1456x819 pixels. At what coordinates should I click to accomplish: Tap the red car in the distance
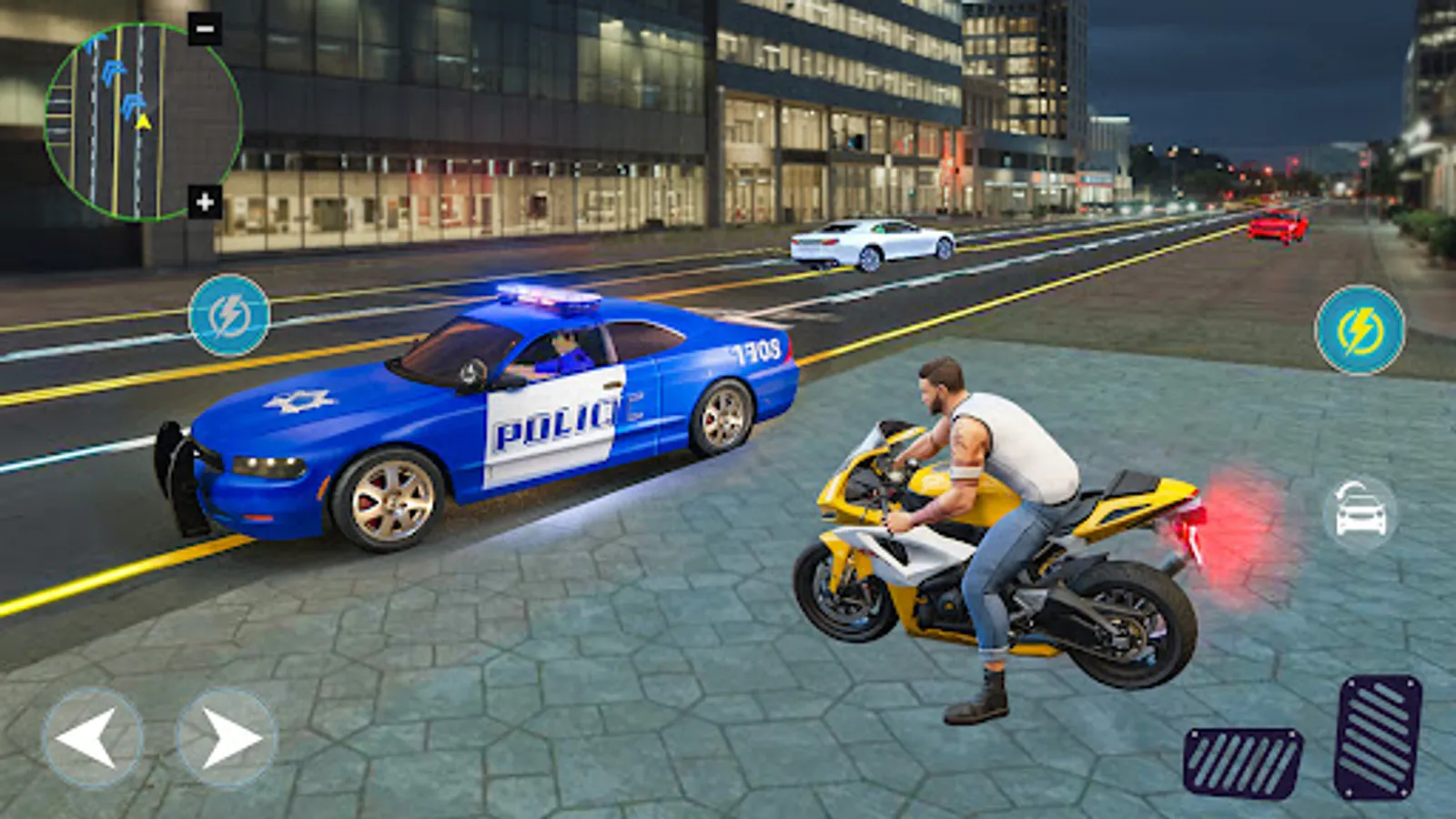click(1274, 229)
